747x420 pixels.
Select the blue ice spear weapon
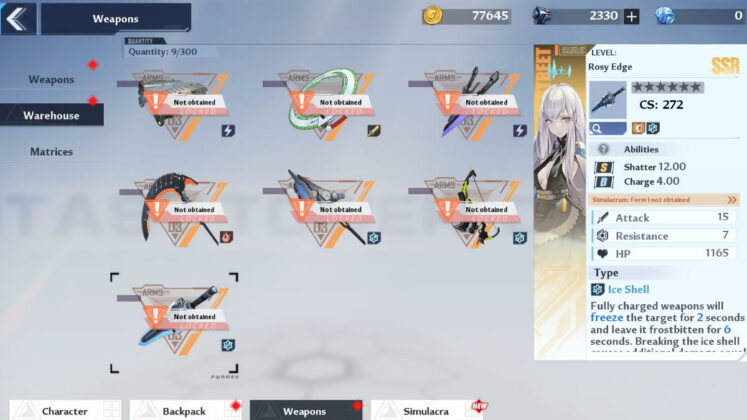(x=321, y=211)
